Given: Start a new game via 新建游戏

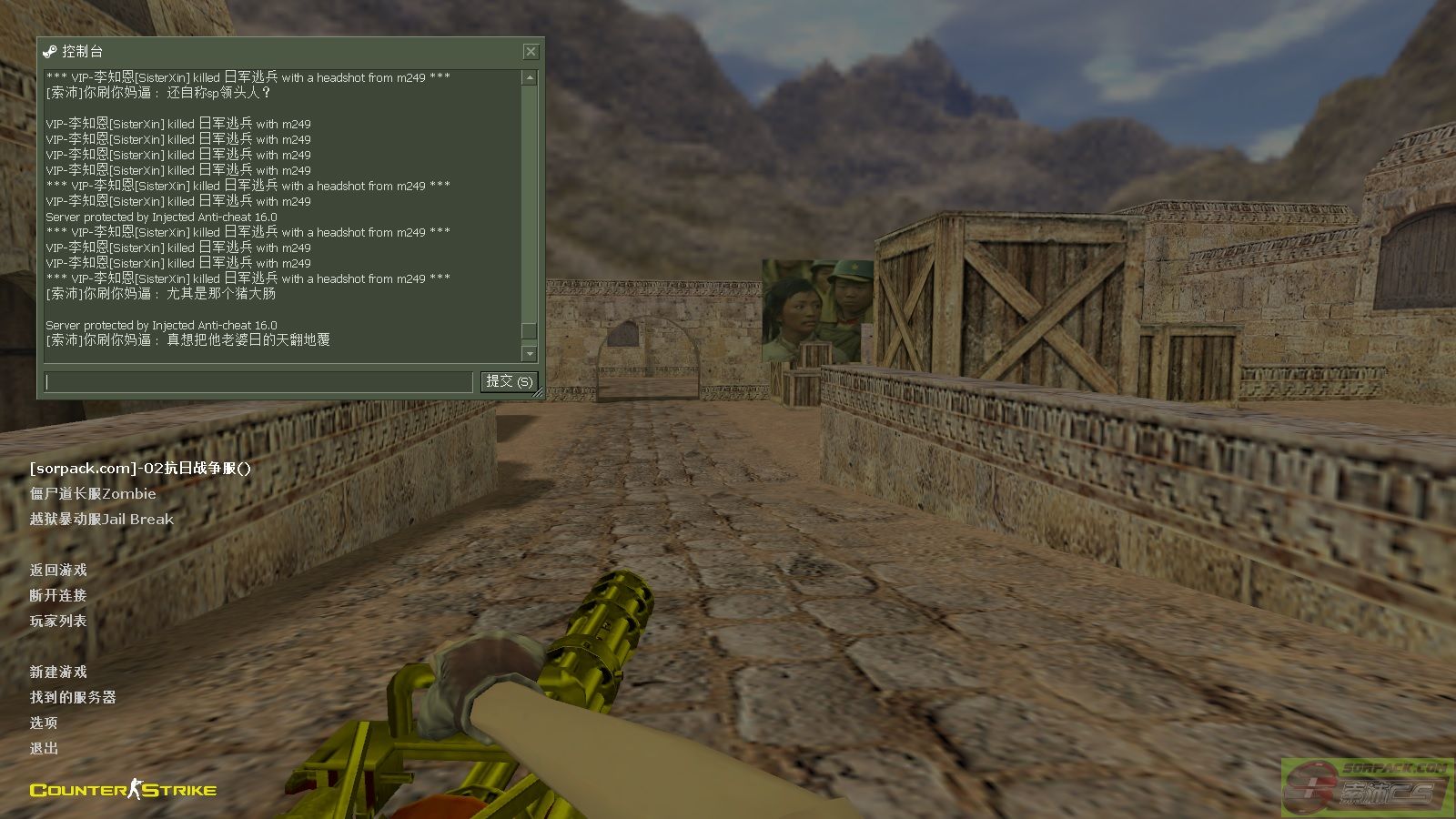Looking at the screenshot, I should click(x=58, y=672).
